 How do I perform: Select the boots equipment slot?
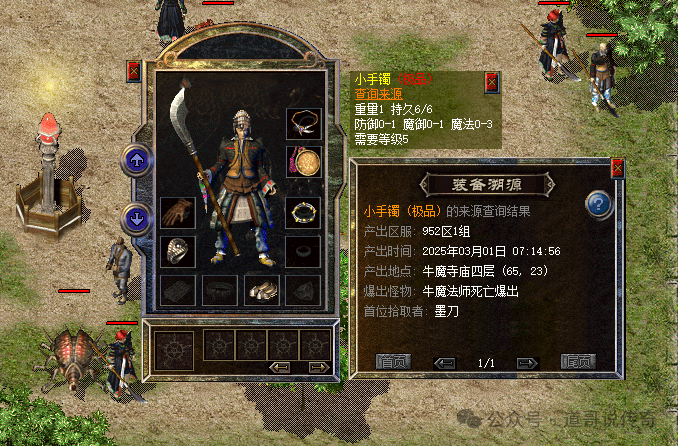tap(262, 290)
